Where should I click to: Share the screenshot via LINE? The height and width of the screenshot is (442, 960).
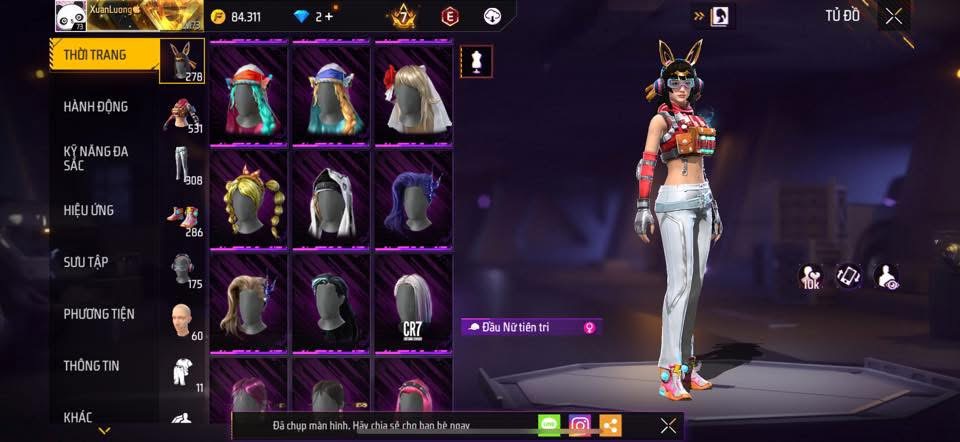click(549, 425)
